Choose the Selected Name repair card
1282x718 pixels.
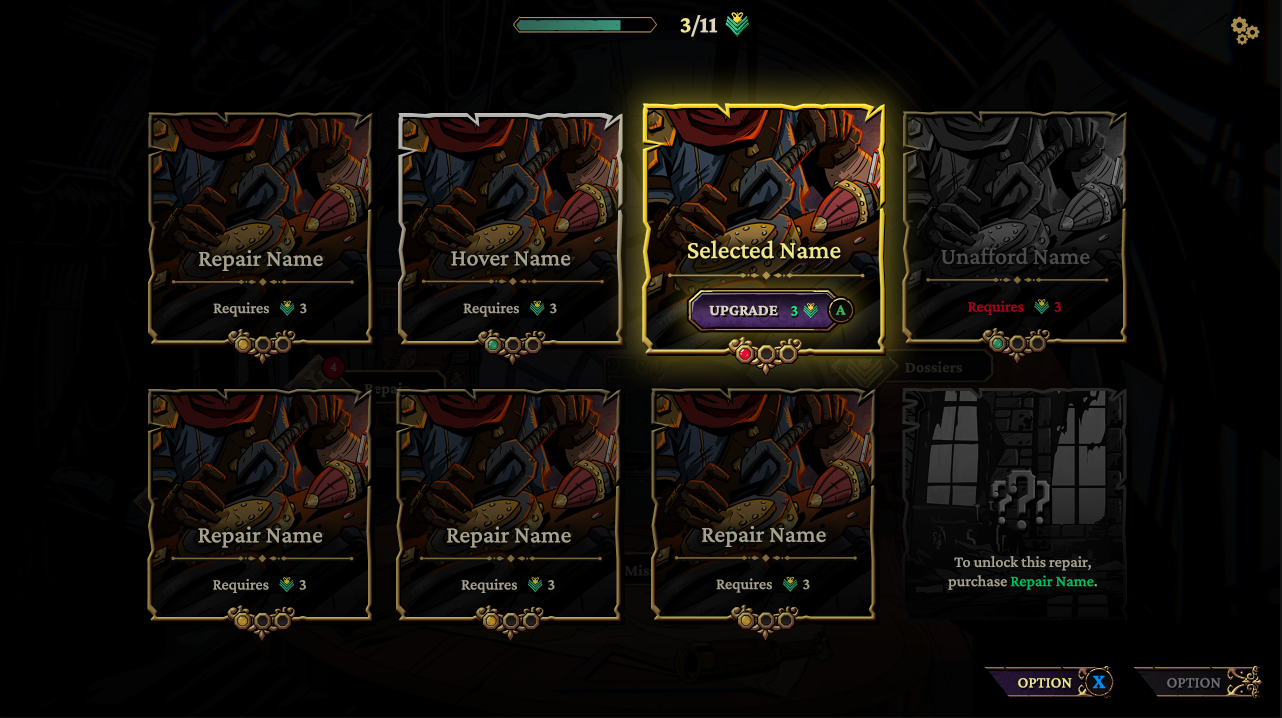(x=764, y=200)
